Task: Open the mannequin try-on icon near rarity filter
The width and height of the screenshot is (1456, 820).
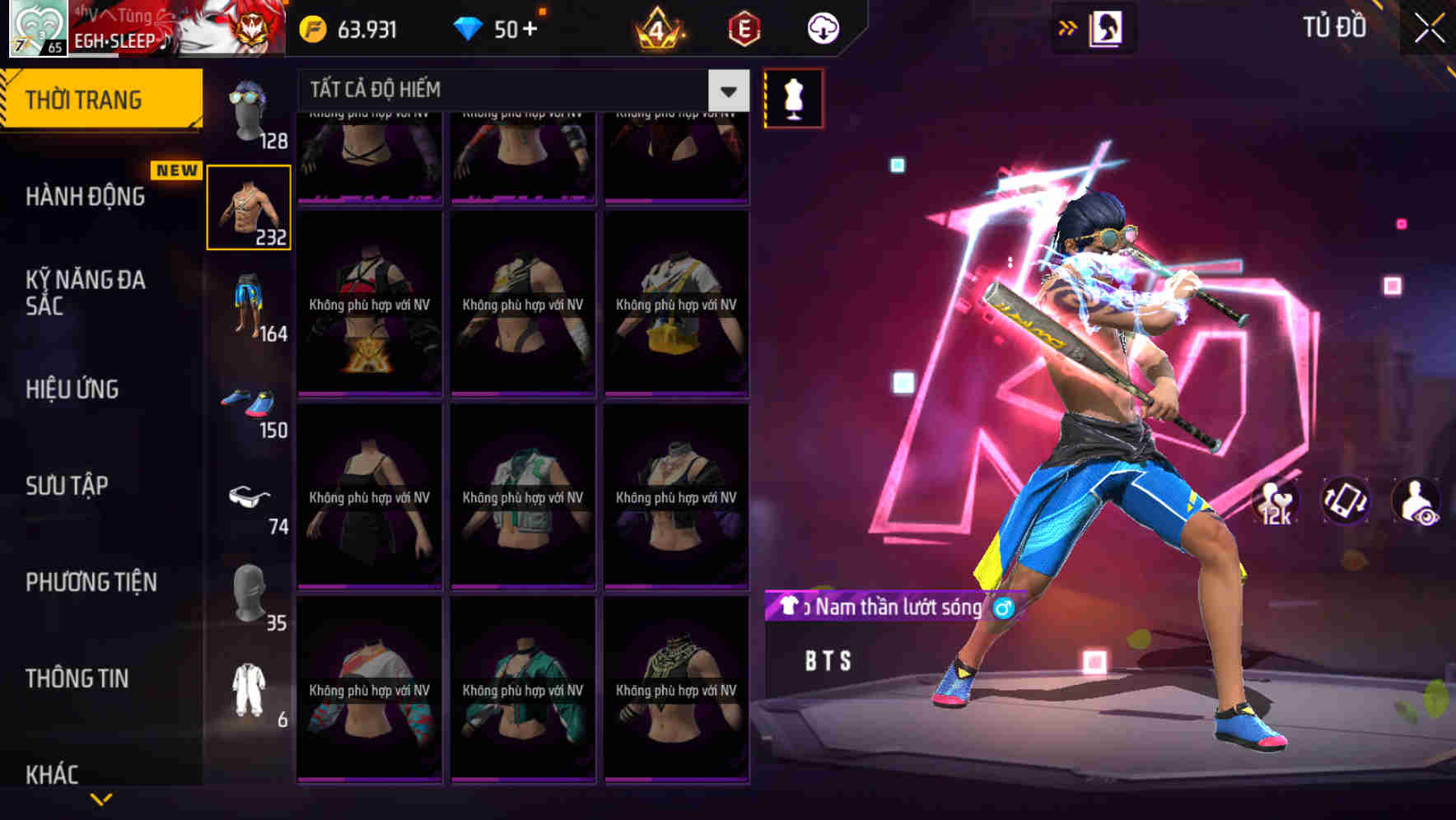Action: (x=793, y=97)
